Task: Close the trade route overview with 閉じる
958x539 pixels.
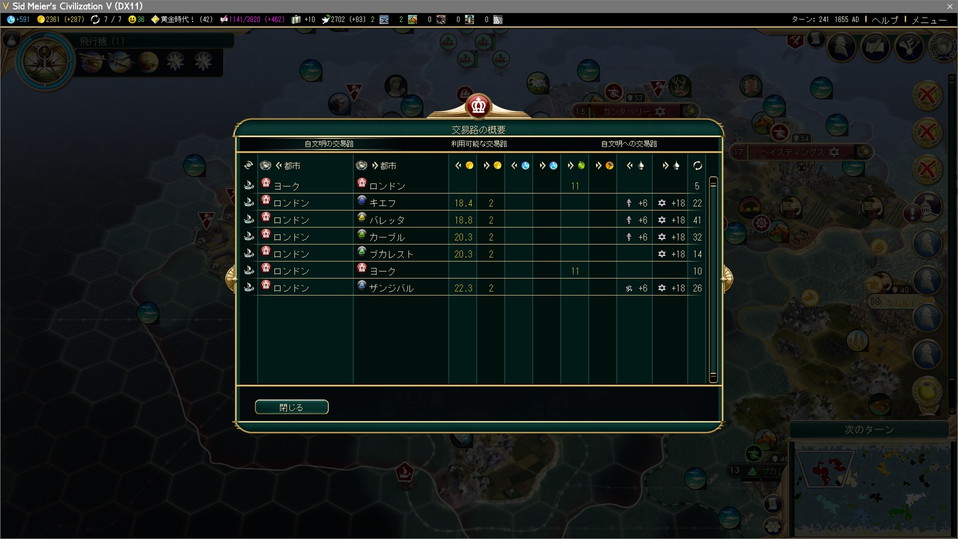Action: tap(291, 407)
